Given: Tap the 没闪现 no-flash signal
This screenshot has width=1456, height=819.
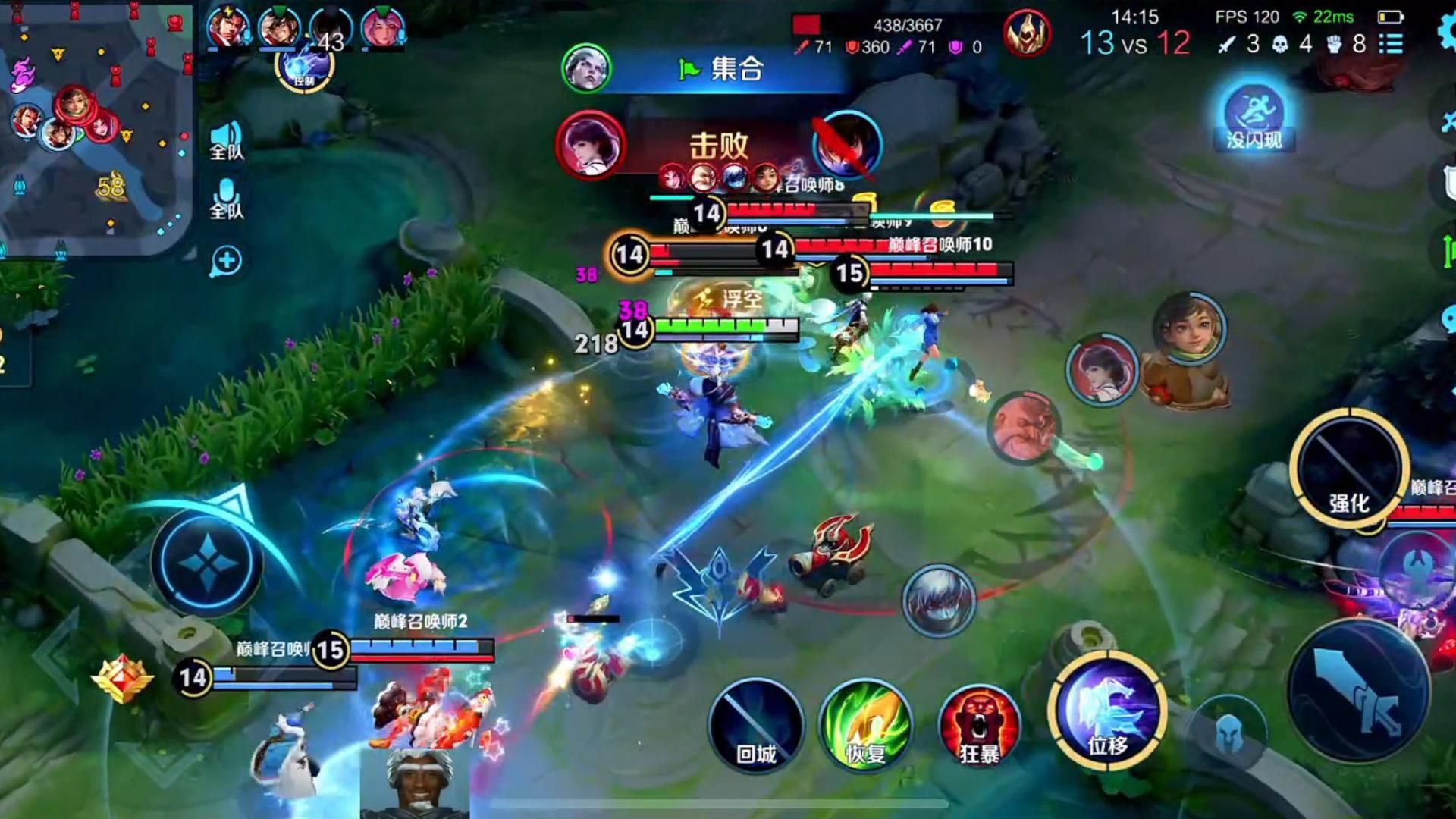Looking at the screenshot, I should (x=1254, y=118).
